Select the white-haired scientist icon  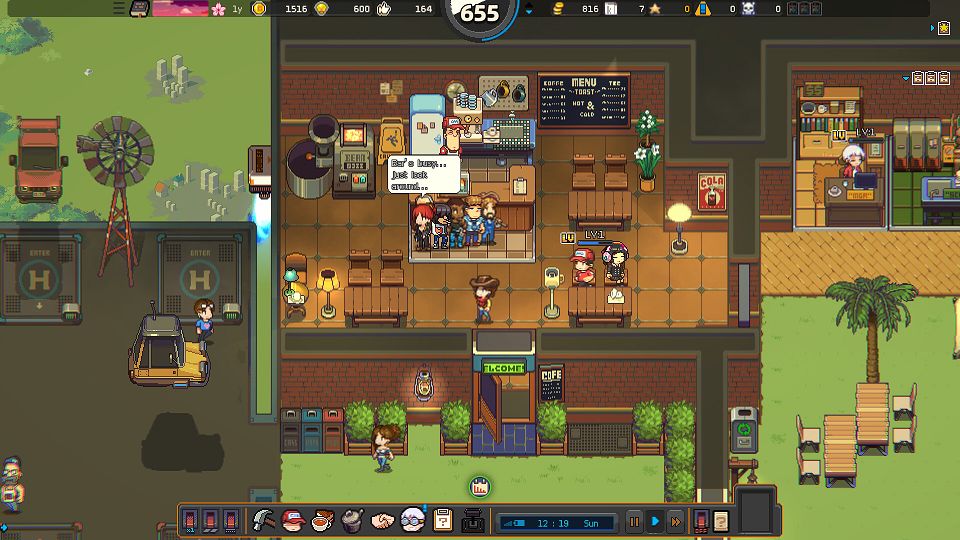tap(412, 520)
